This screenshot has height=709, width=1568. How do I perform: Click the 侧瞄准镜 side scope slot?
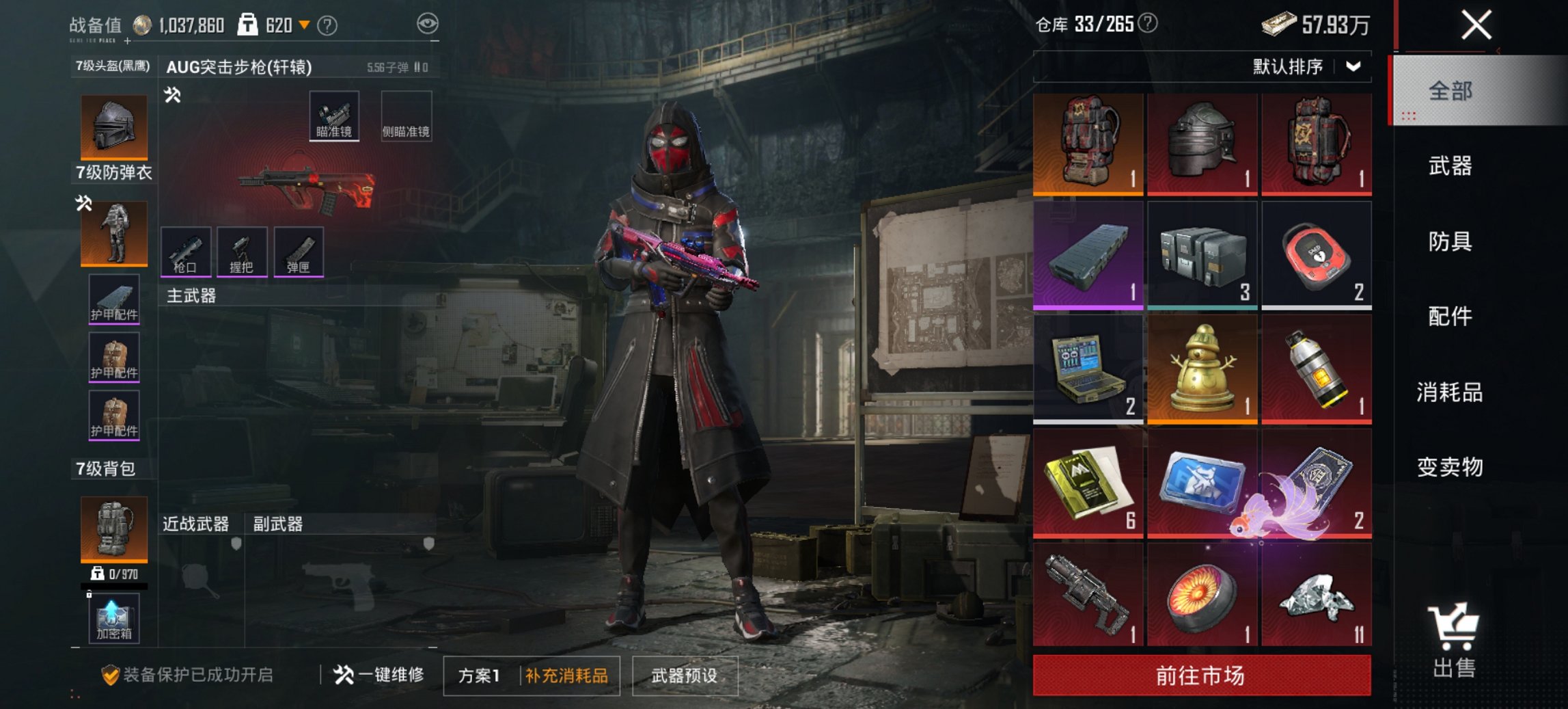[406, 116]
